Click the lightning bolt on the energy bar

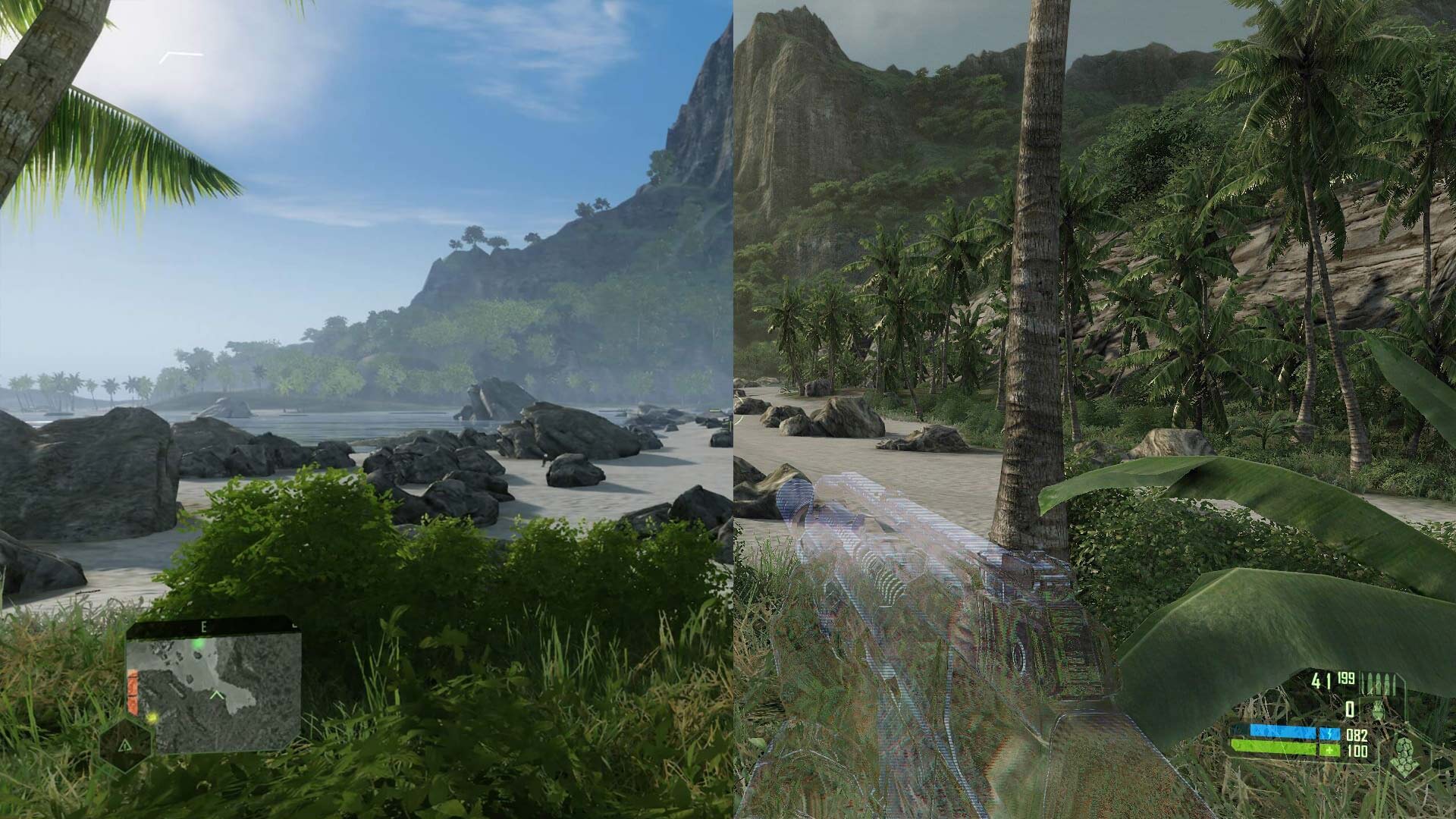[x=1329, y=734]
